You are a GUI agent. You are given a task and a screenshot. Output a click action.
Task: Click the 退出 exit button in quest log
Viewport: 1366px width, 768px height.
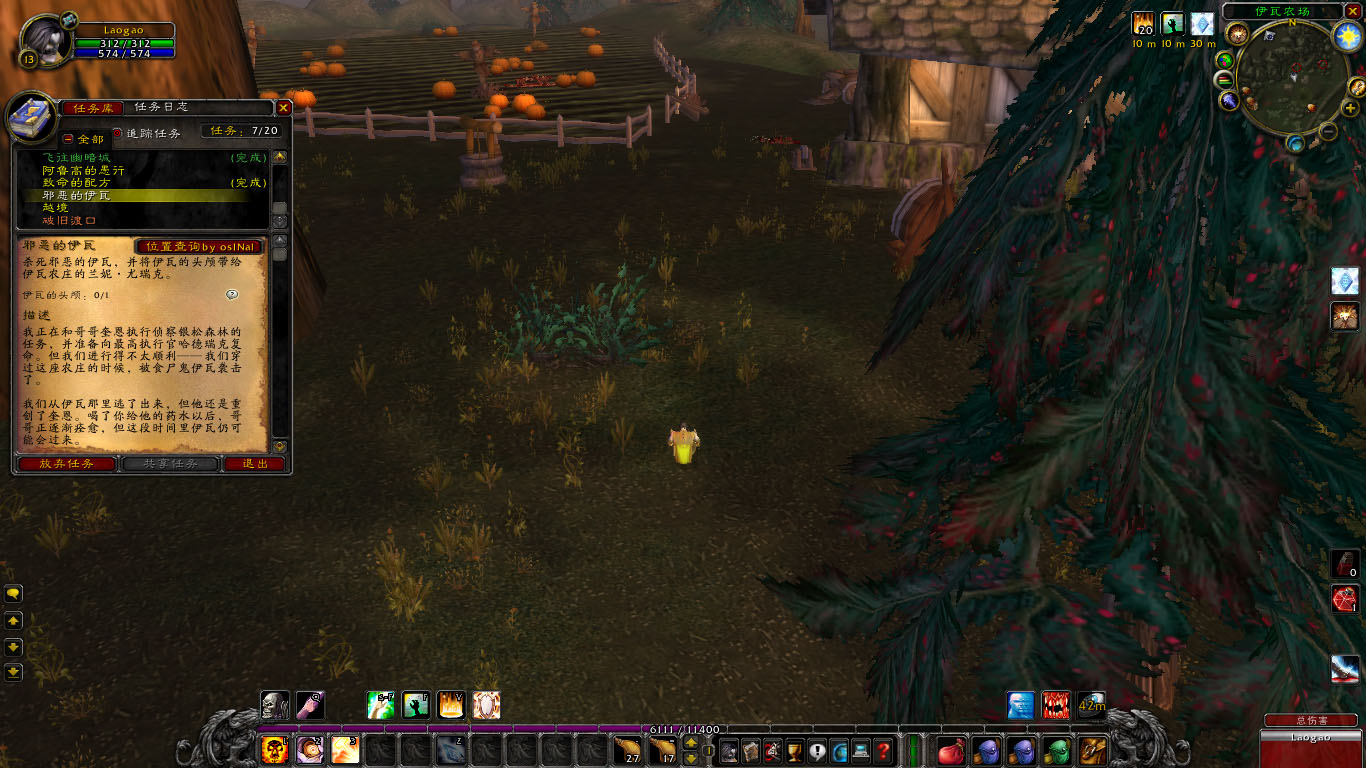255,464
